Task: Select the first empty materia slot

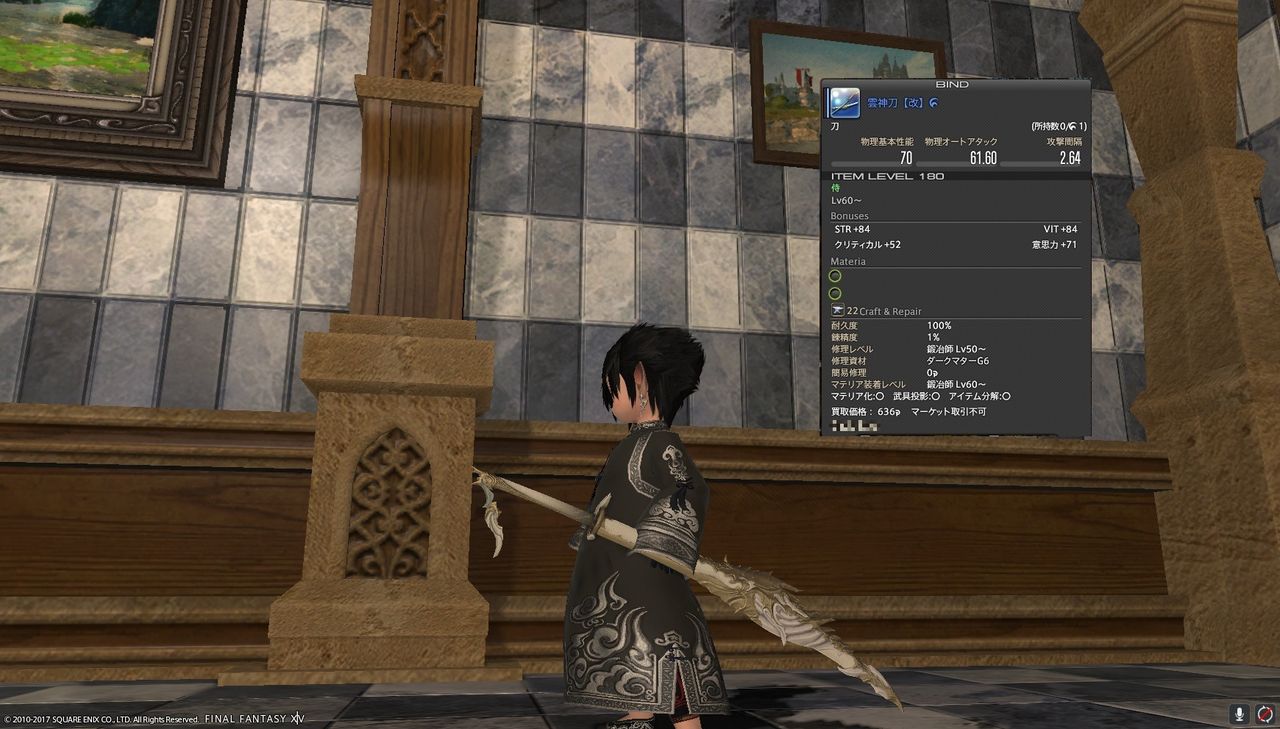Action: tap(836, 276)
